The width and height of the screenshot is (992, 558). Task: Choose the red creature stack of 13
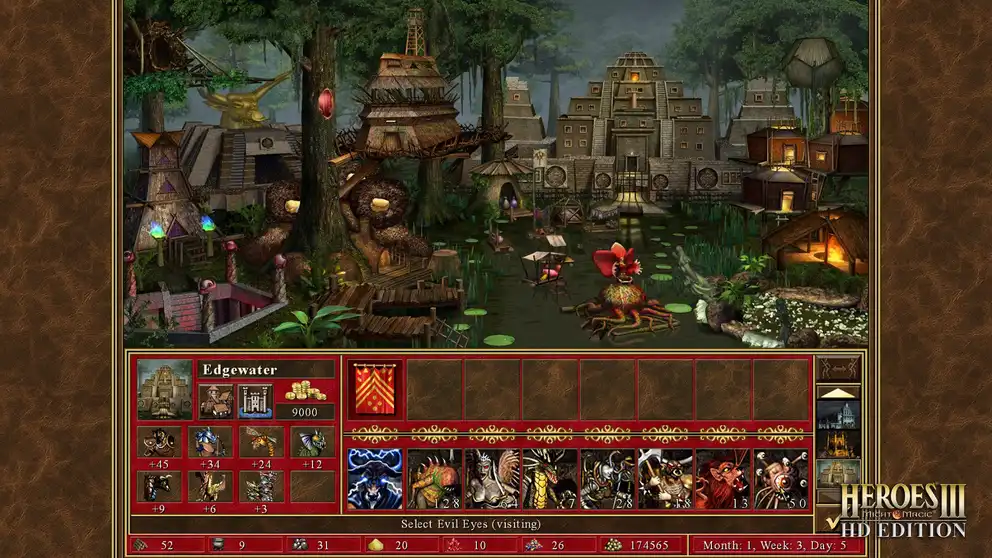(x=724, y=479)
